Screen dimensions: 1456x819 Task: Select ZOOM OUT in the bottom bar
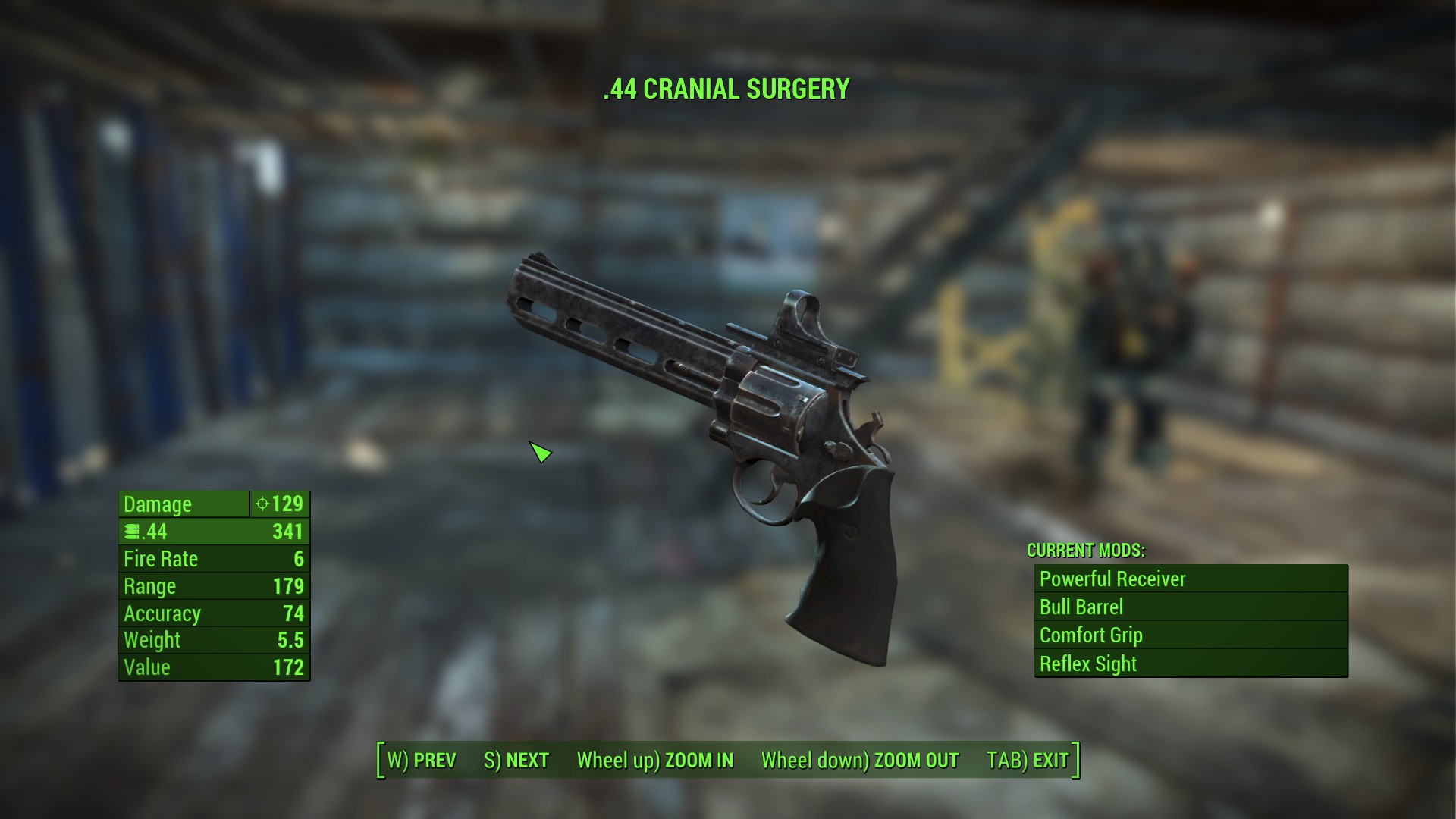point(860,760)
